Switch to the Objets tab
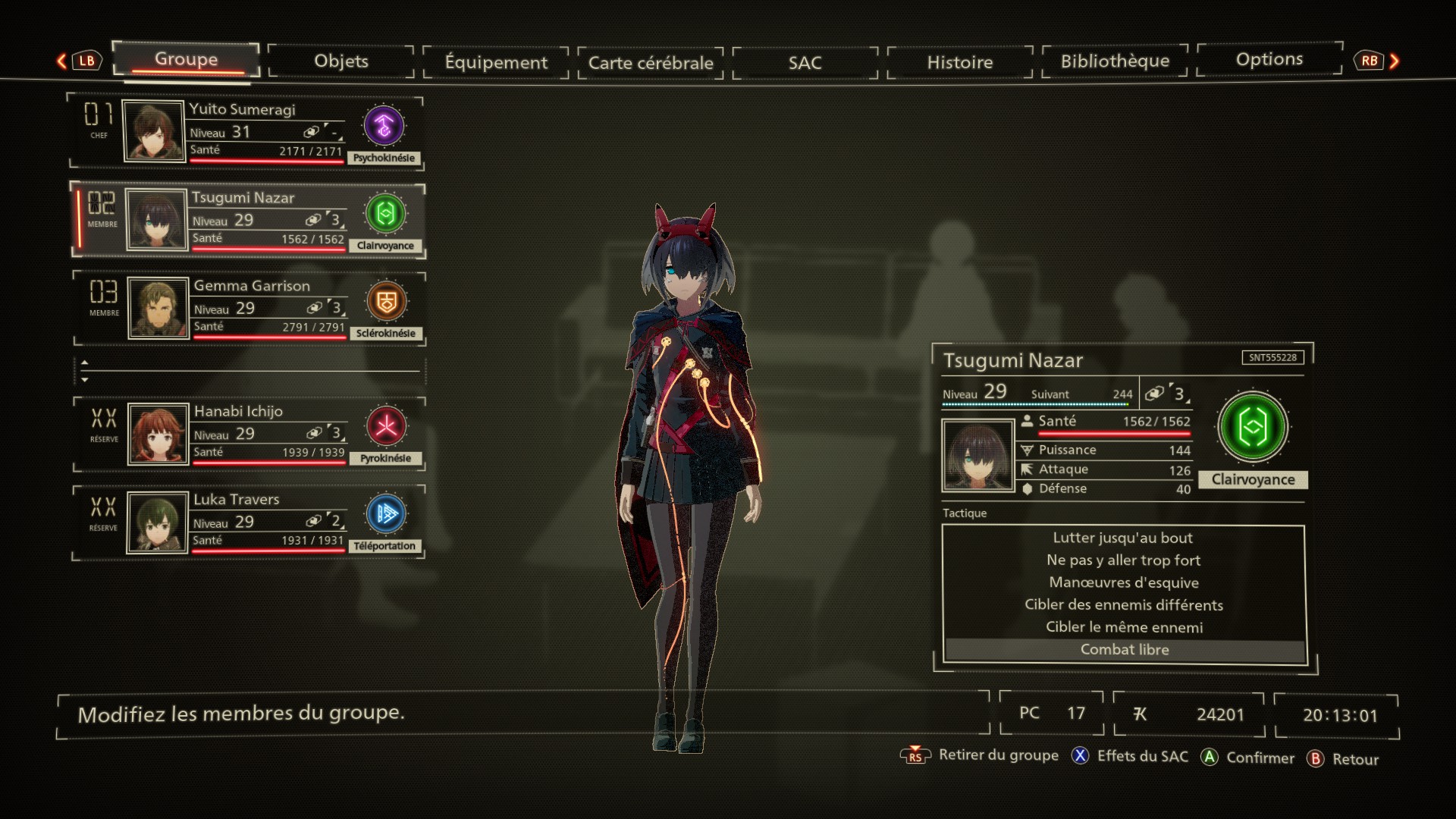Image resolution: width=1456 pixels, height=819 pixels. coord(341,61)
